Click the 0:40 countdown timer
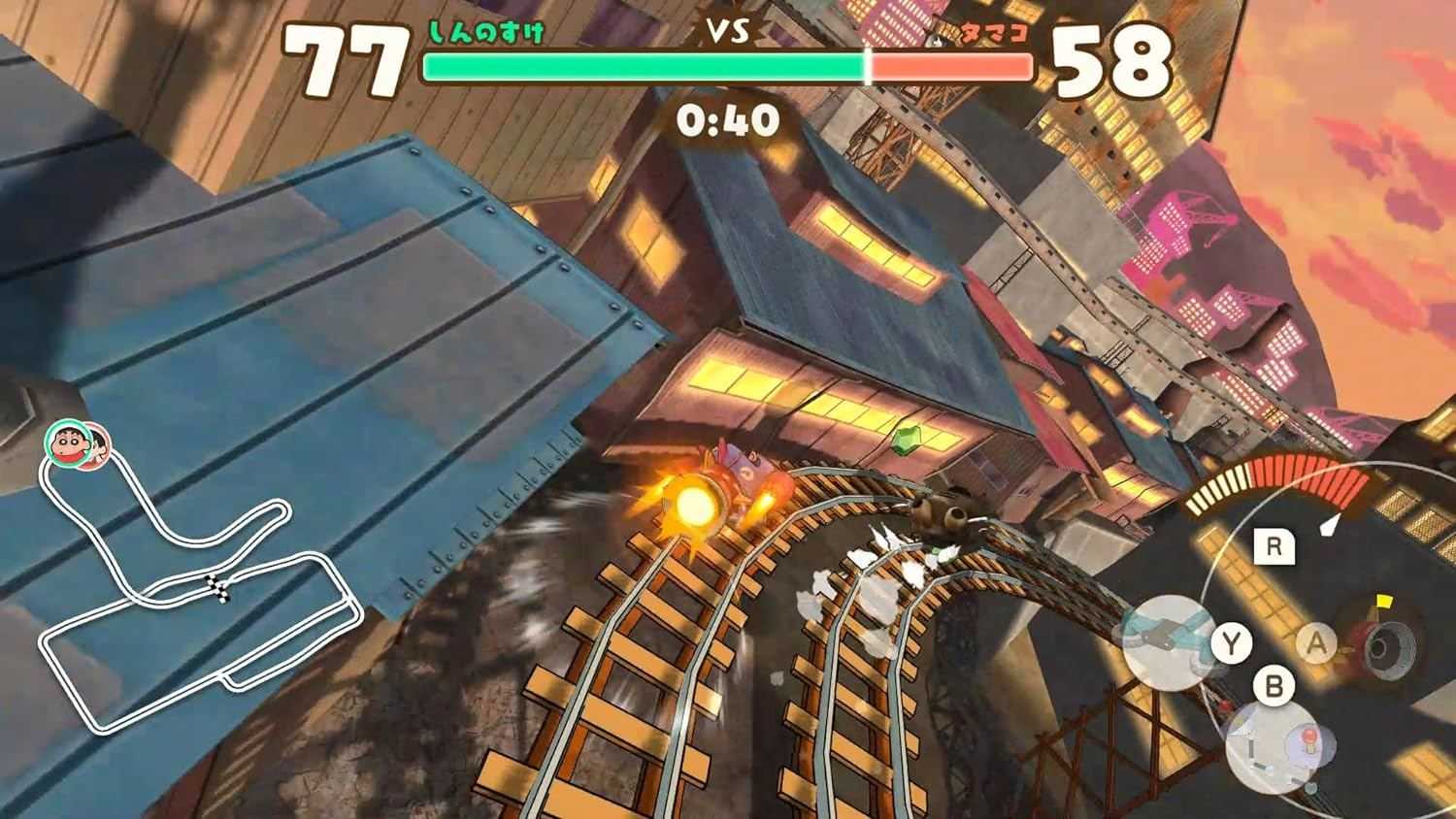Image resolution: width=1456 pixels, height=819 pixels. tap(727, 121)
